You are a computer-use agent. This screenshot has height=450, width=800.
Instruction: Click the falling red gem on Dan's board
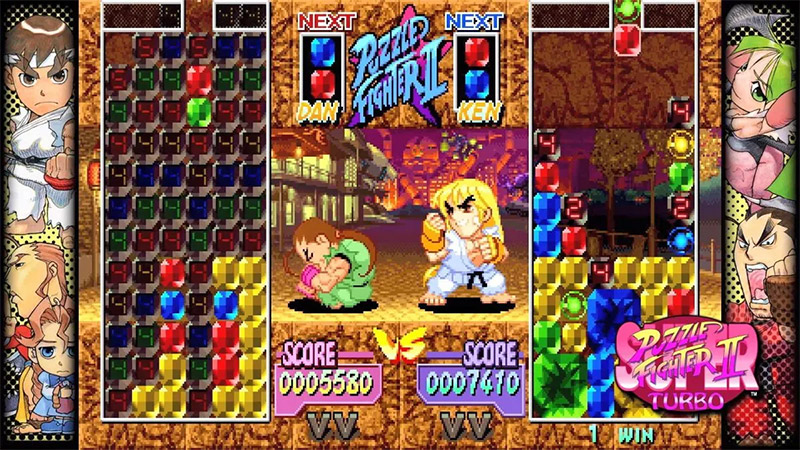click(199, 79)
